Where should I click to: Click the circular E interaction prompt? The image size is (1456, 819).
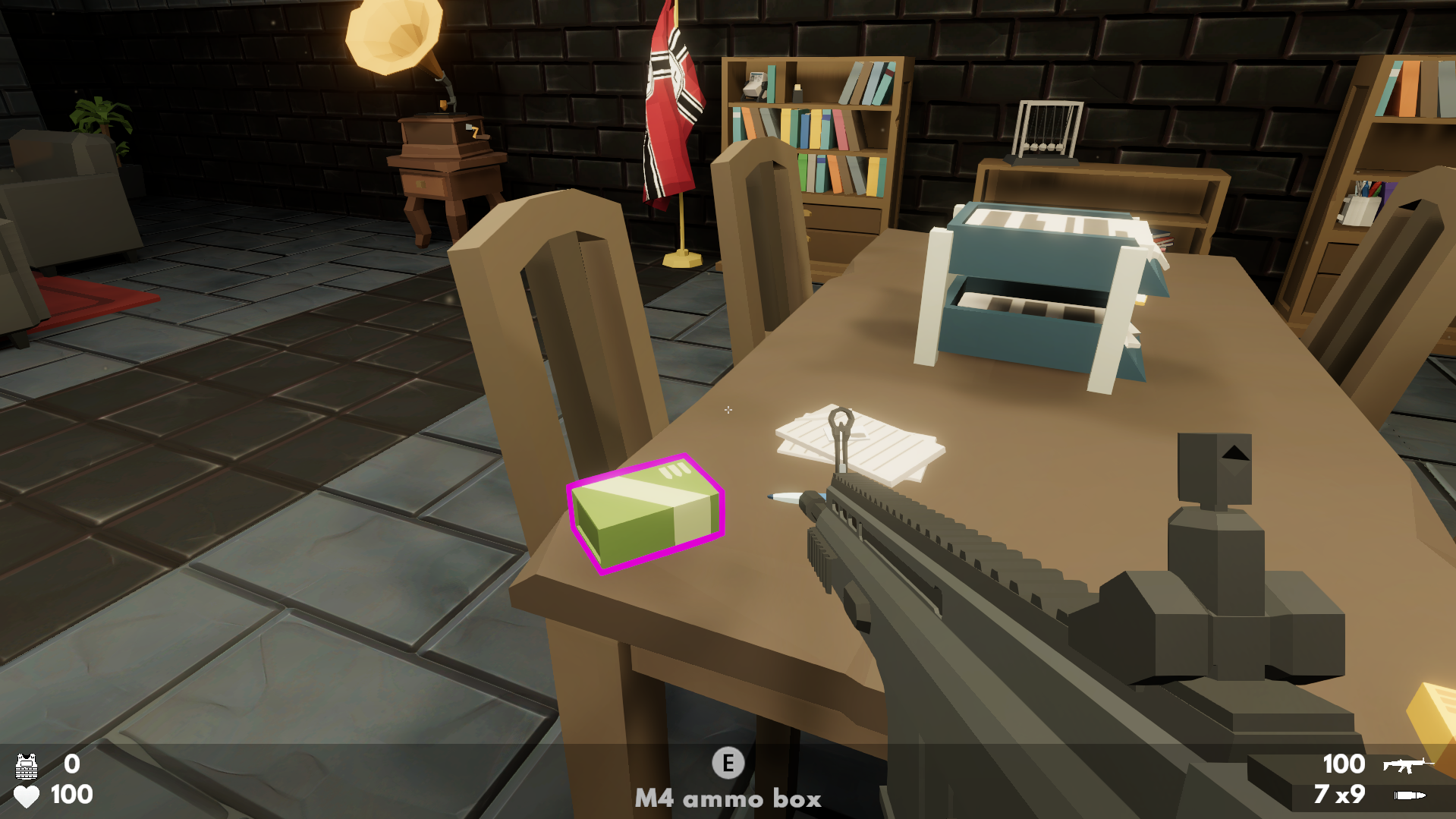tap(728, 761)
